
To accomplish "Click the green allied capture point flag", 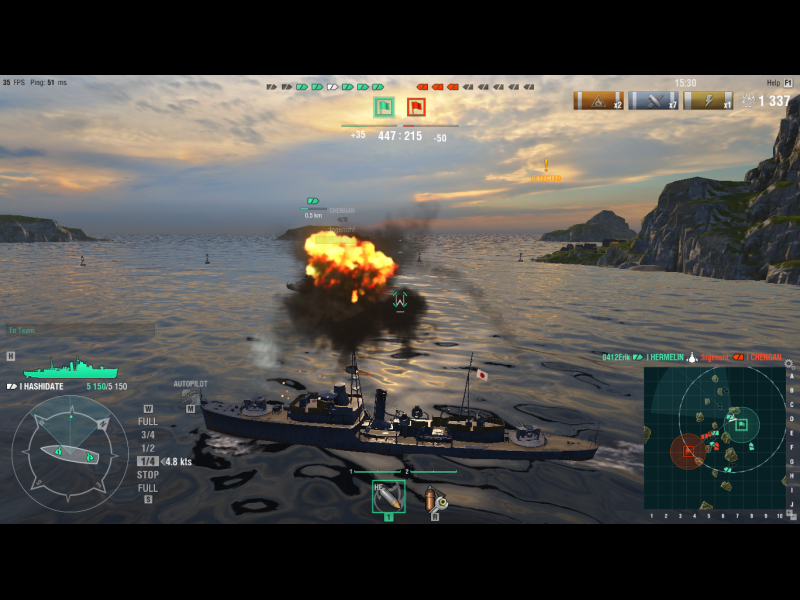I will (384, 107).
